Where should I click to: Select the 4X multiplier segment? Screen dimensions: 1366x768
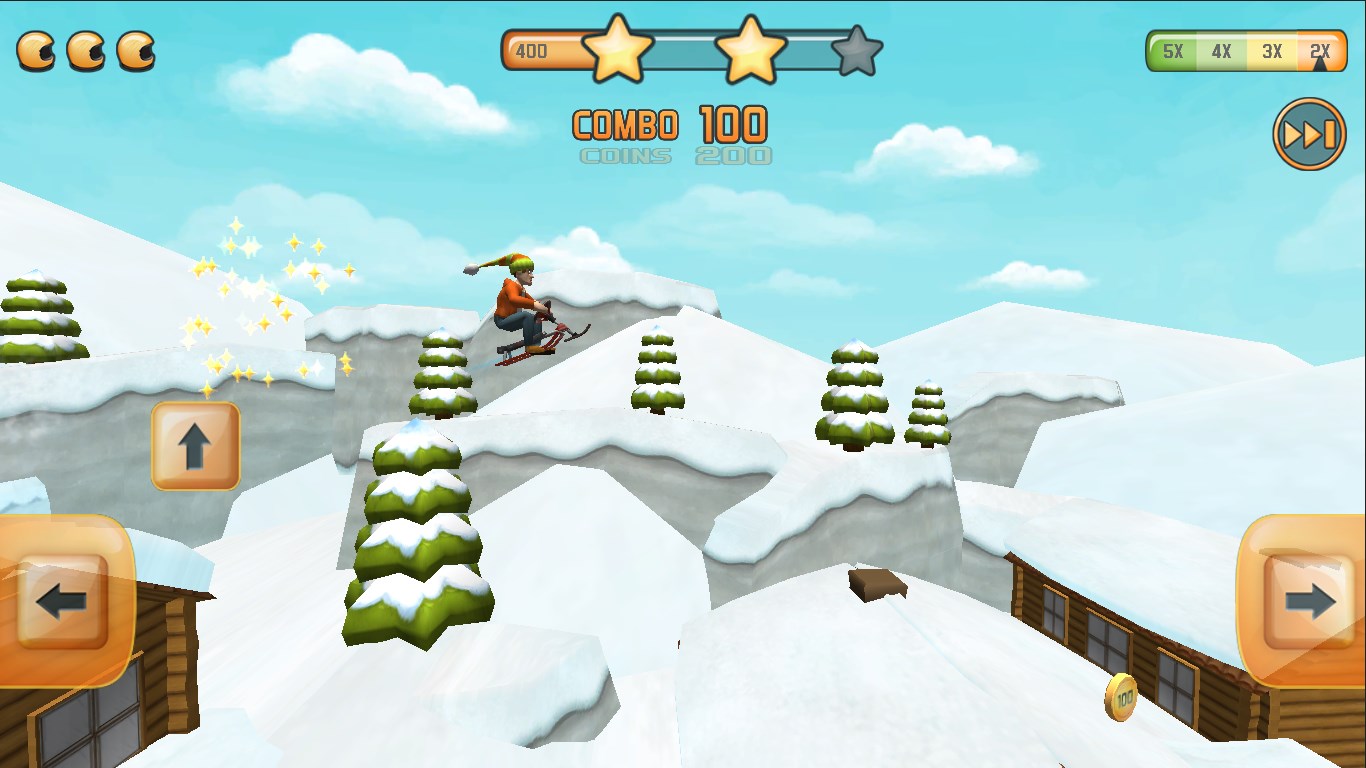coord(1222,52)
